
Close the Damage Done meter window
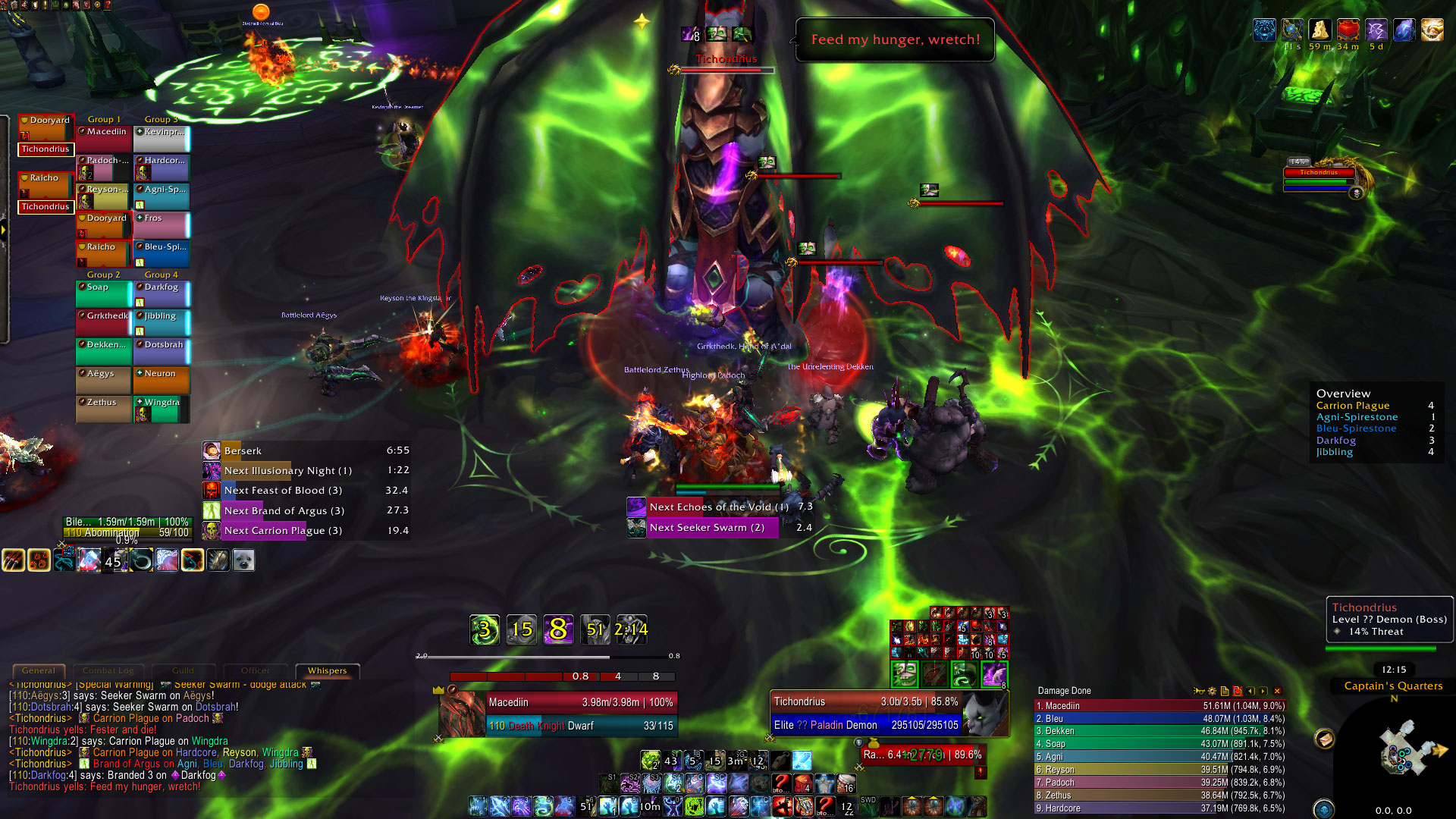(1277, 691)
